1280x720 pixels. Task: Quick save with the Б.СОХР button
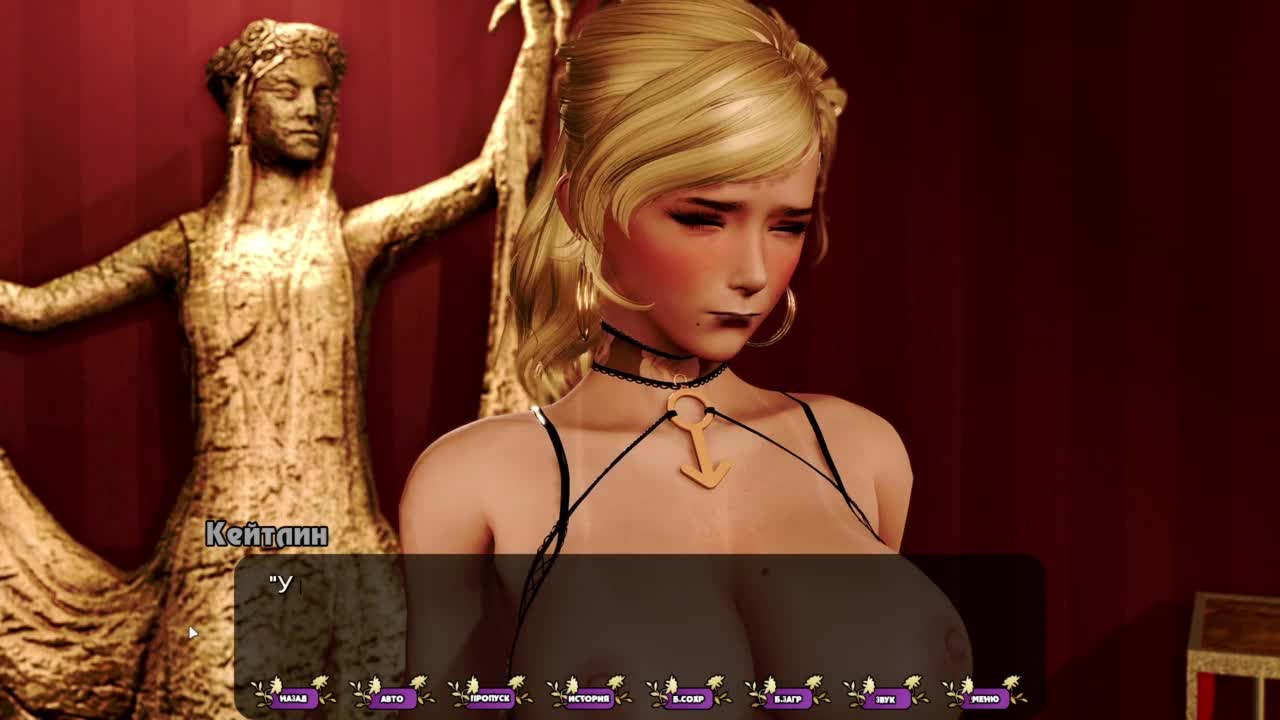coord(688,698)
